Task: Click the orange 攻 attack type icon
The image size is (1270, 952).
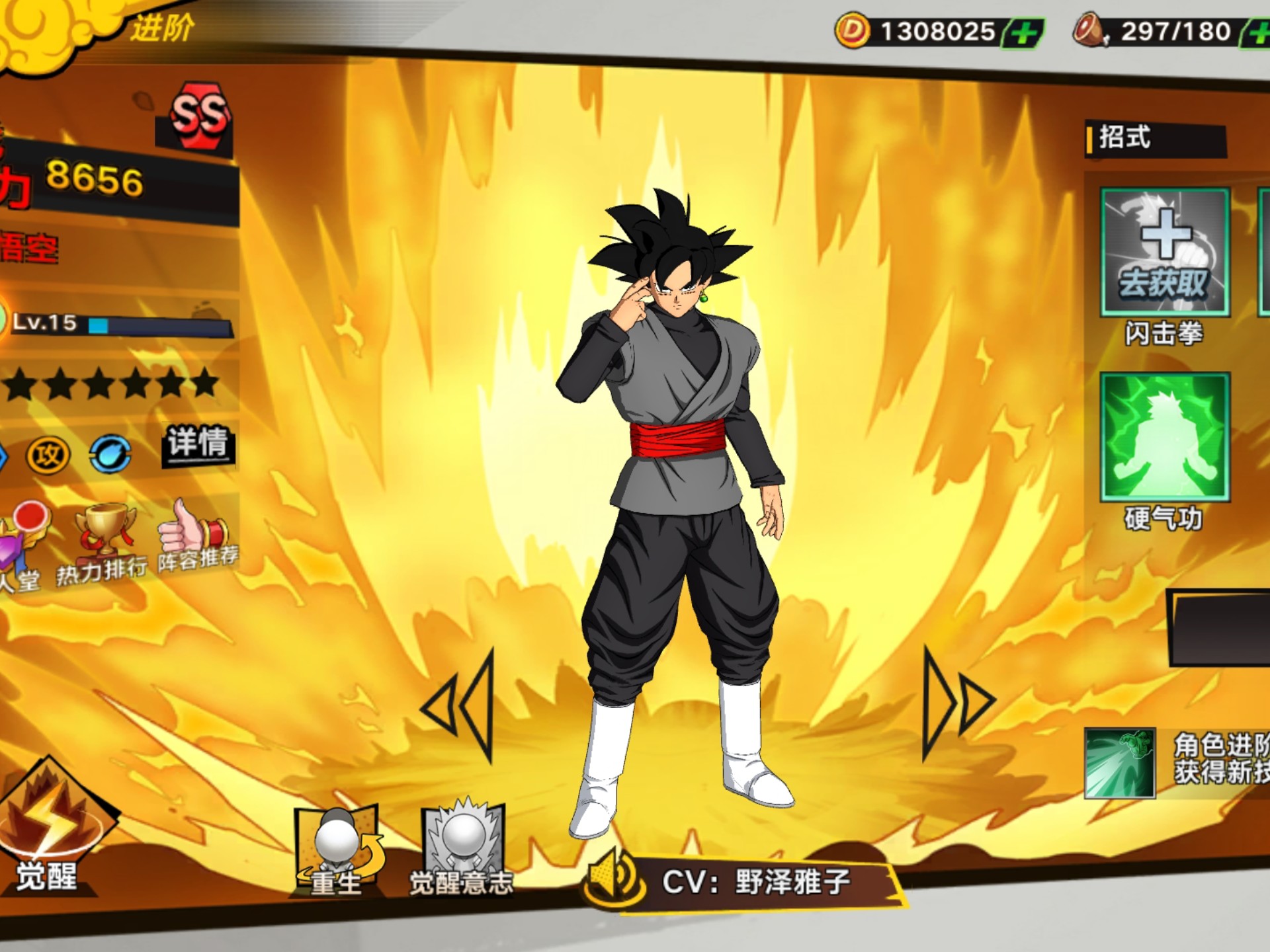Action: click(48, 456)
